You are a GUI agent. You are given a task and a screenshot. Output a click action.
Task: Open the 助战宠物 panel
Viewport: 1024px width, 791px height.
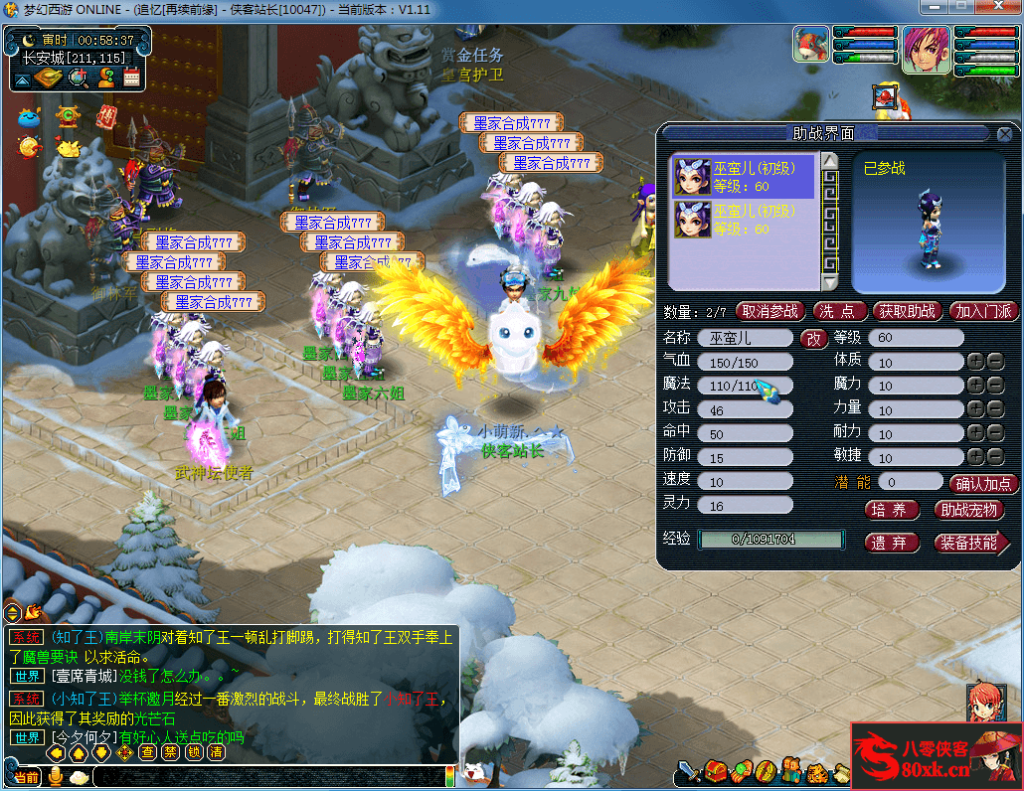point(968,510)
